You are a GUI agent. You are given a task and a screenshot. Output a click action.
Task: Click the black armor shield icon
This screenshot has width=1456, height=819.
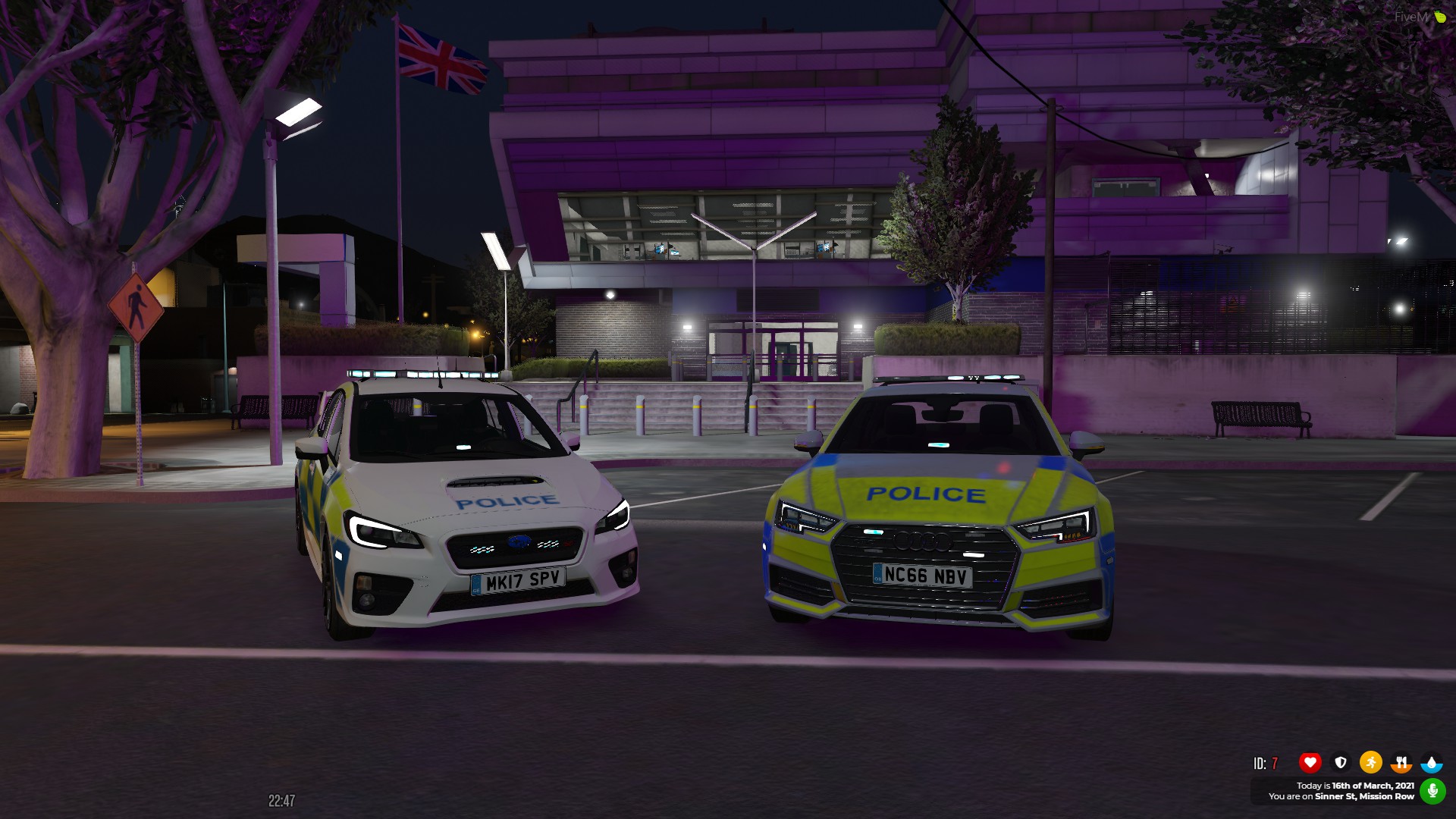tap(1341, 761)
